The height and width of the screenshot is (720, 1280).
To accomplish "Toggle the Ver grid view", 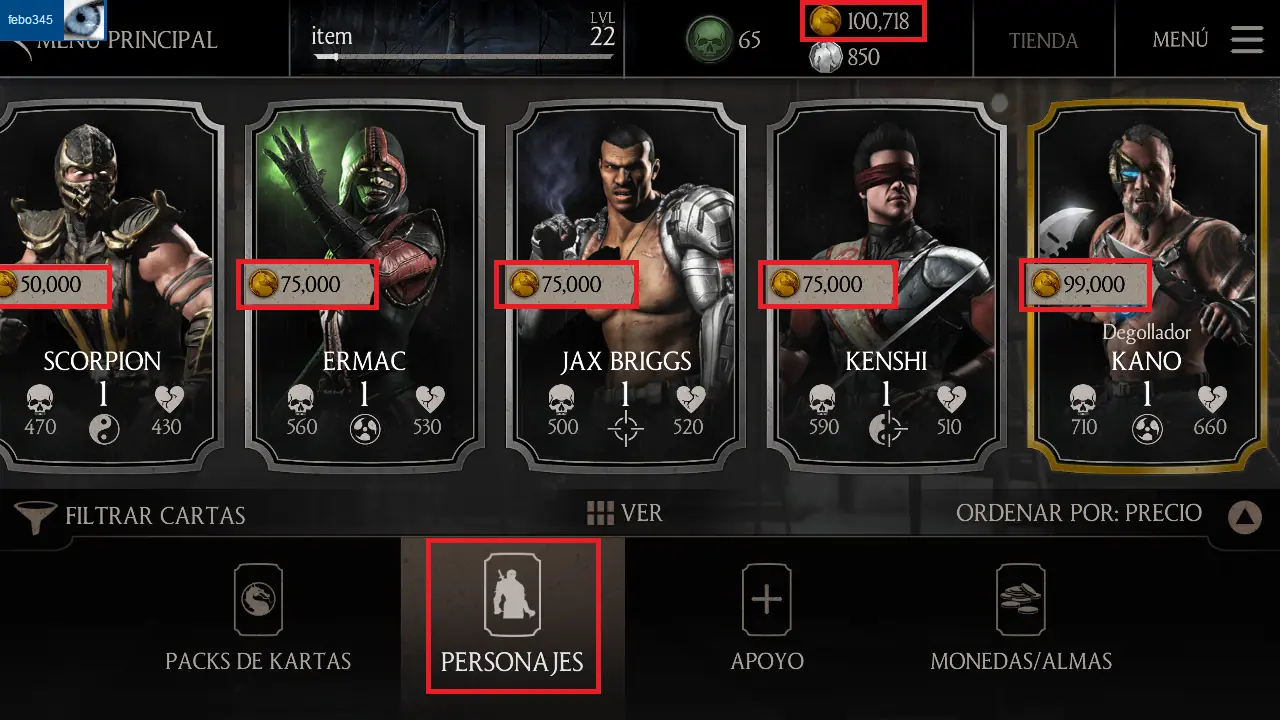I will (x=625, y=513).
